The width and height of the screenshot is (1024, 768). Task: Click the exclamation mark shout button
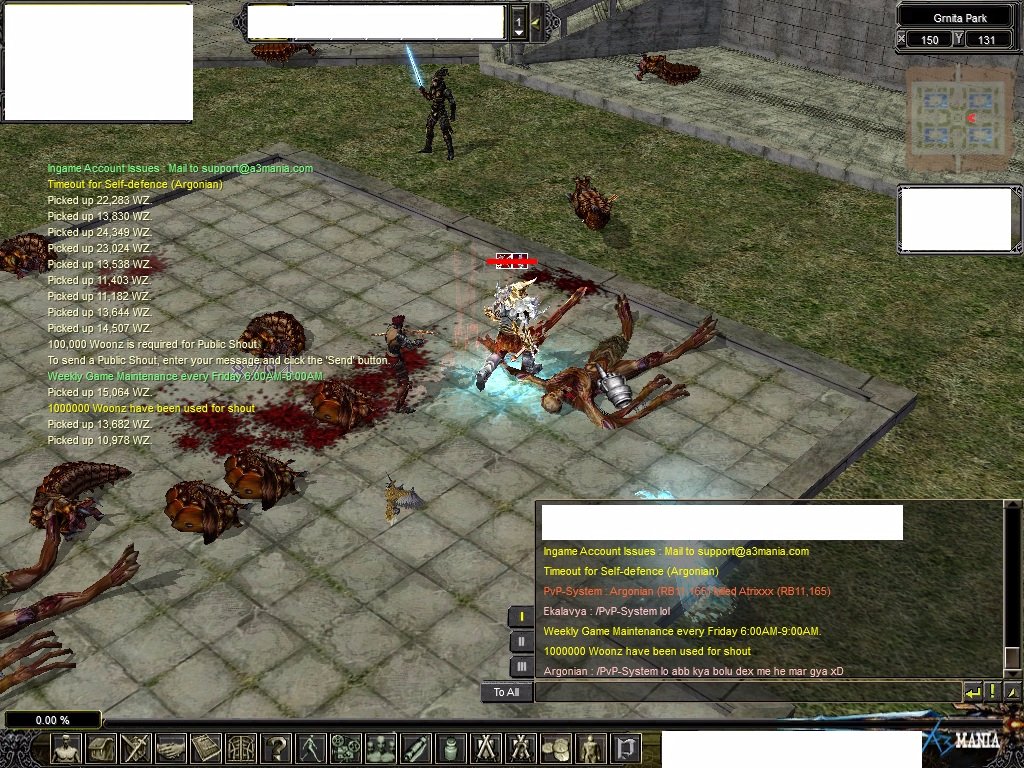pos(993,692)
